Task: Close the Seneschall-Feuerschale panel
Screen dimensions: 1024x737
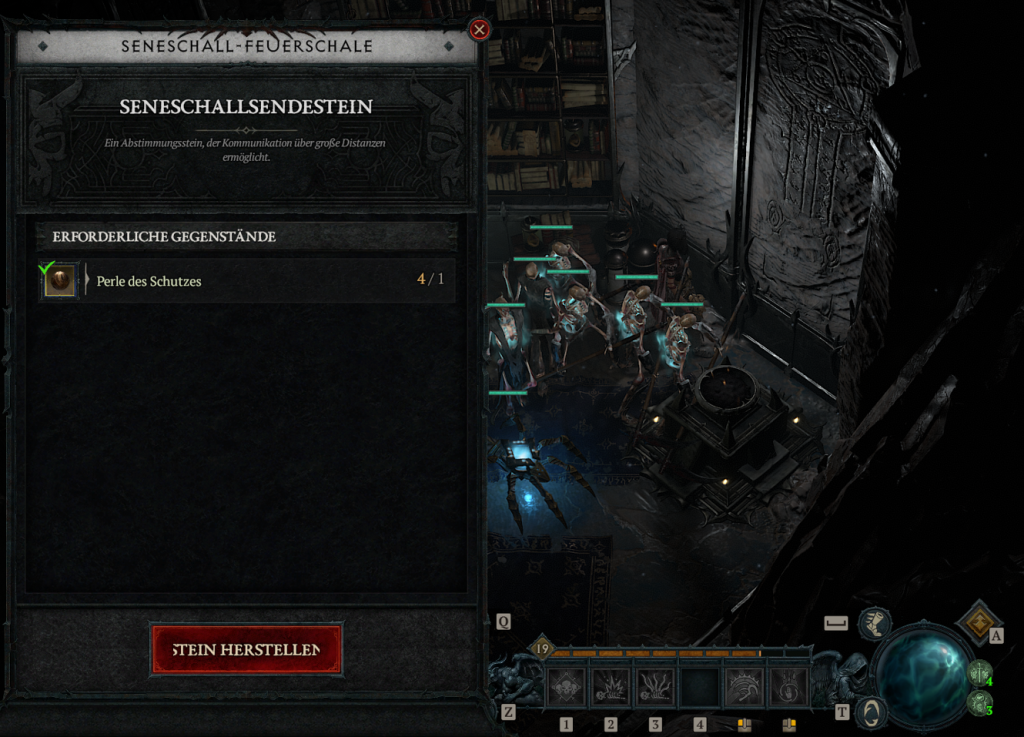Action: (479, 30)
